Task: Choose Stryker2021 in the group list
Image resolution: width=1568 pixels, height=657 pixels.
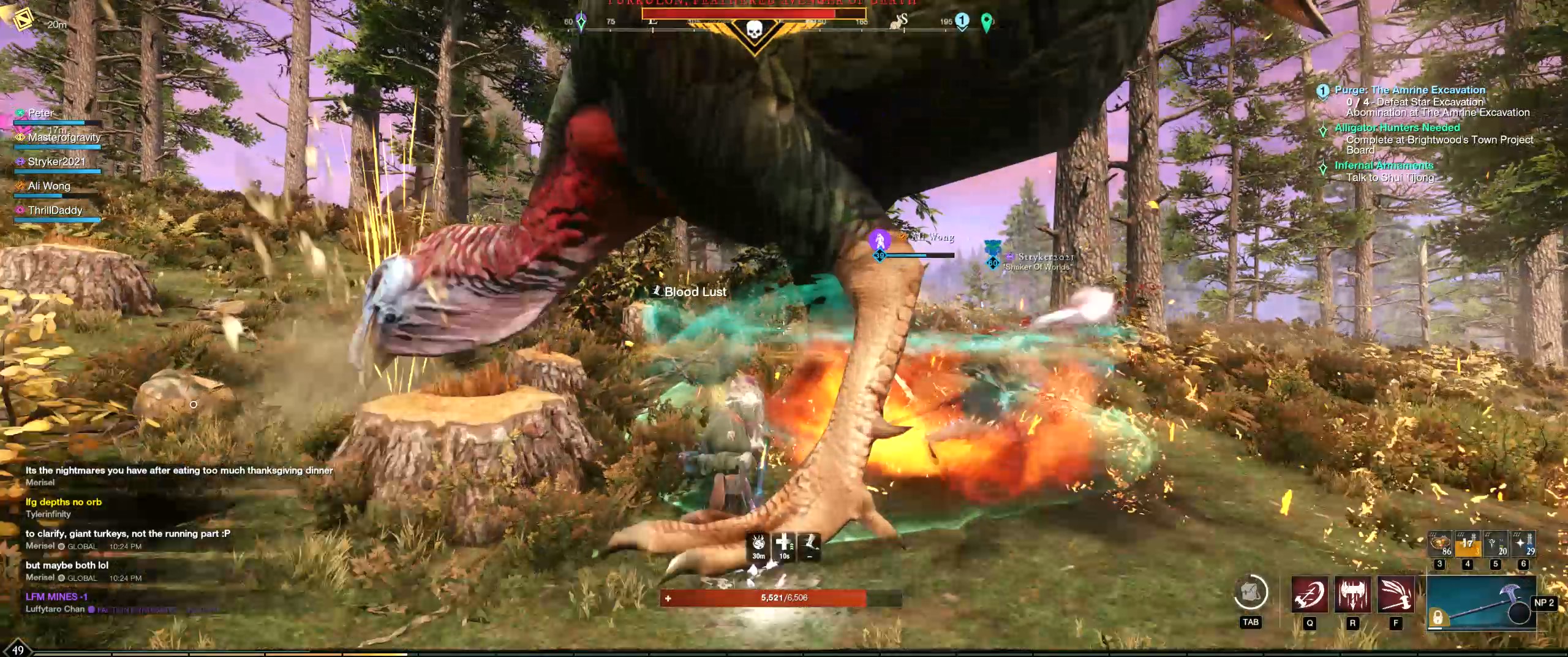Action: tap(56, 162)
